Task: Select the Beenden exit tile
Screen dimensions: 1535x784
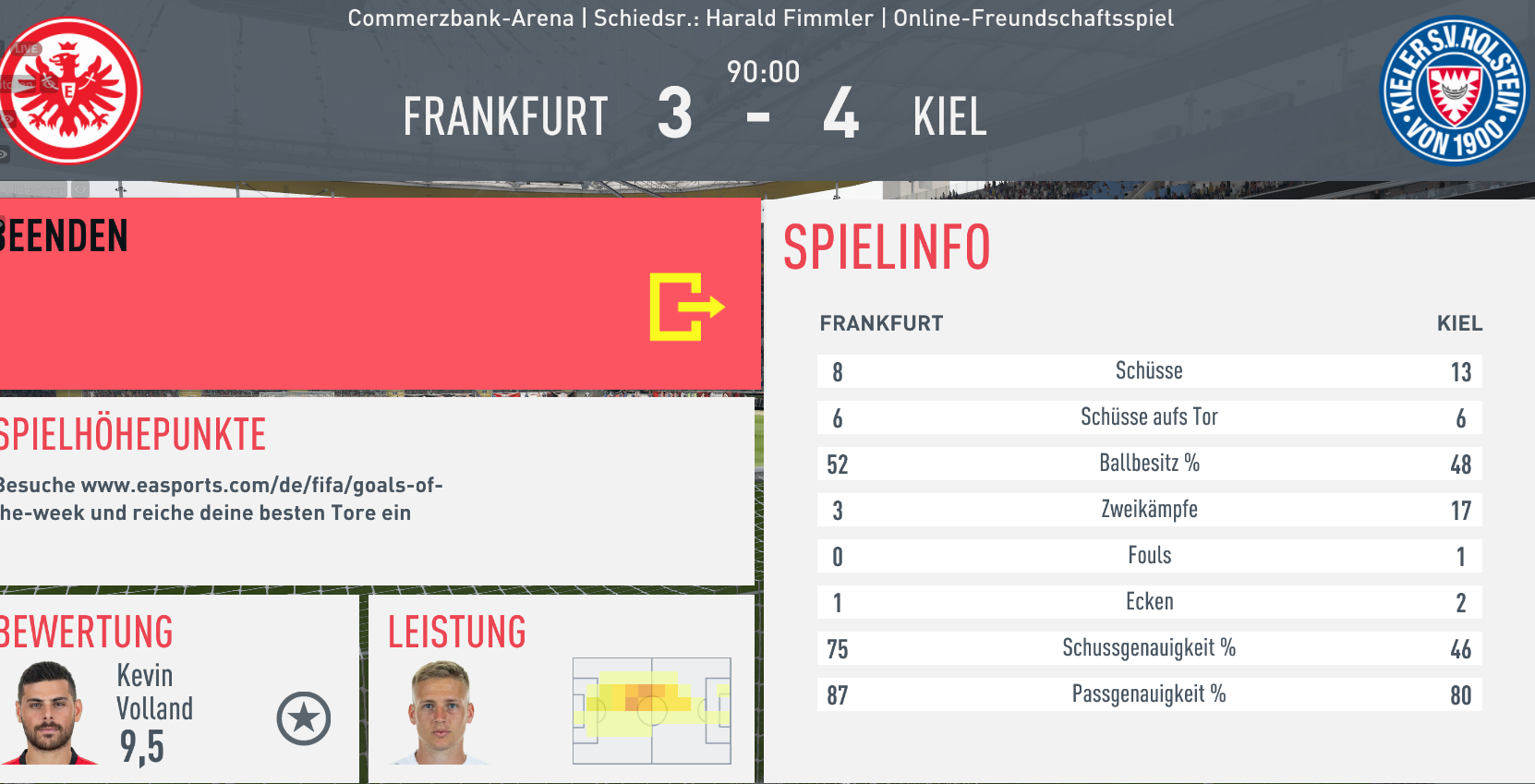Action: 379,293
